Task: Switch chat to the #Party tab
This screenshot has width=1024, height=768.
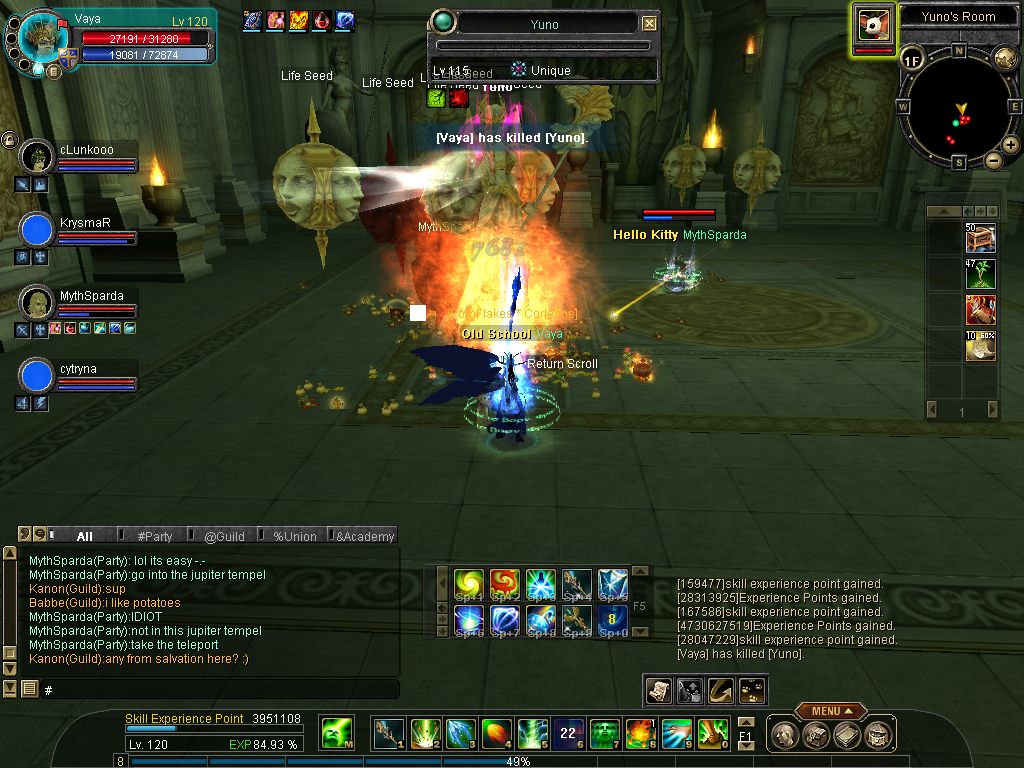Action: click(x=155, y=536)
